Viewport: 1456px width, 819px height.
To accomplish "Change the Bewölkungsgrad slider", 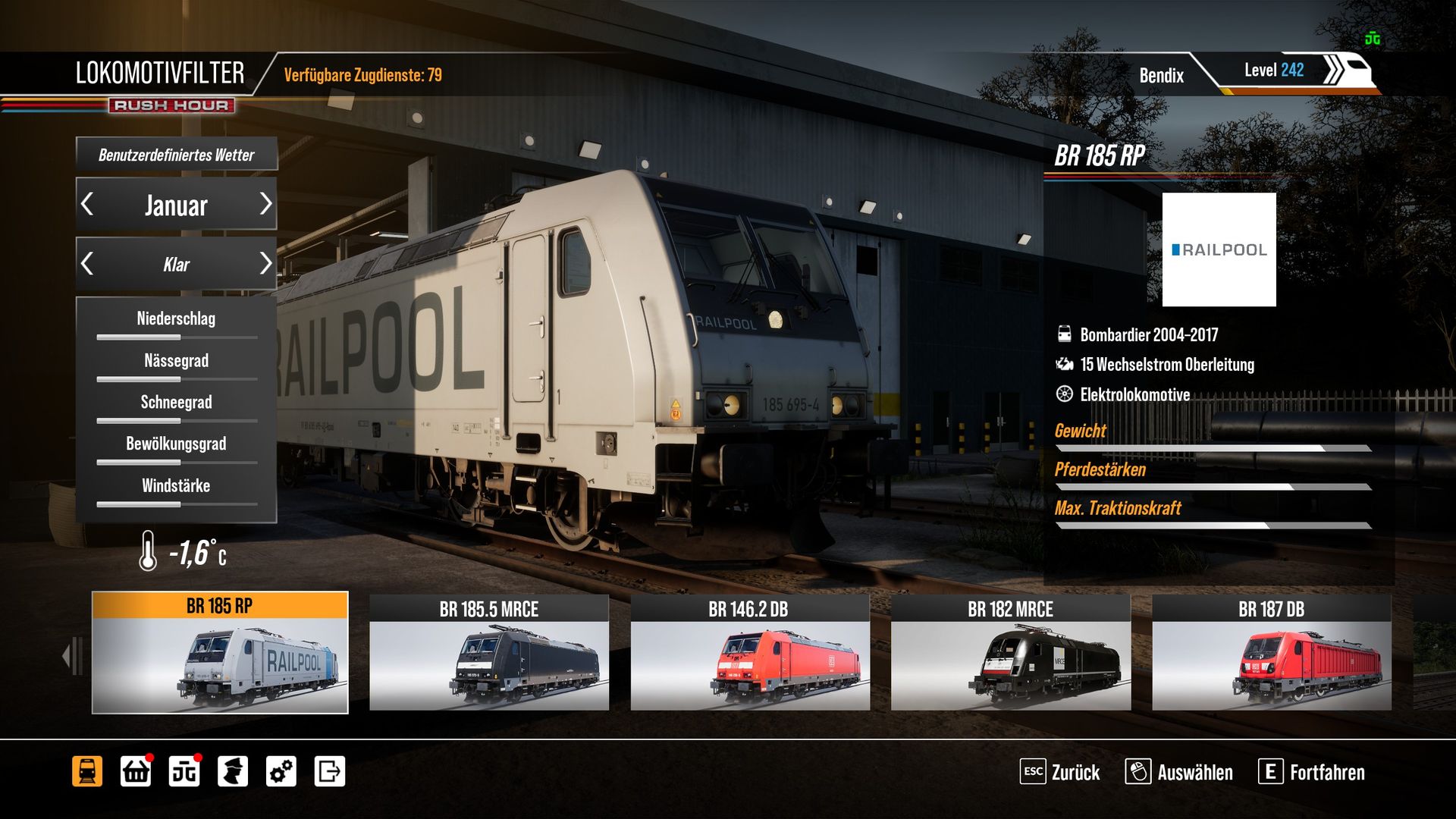I will click(177, 462).
